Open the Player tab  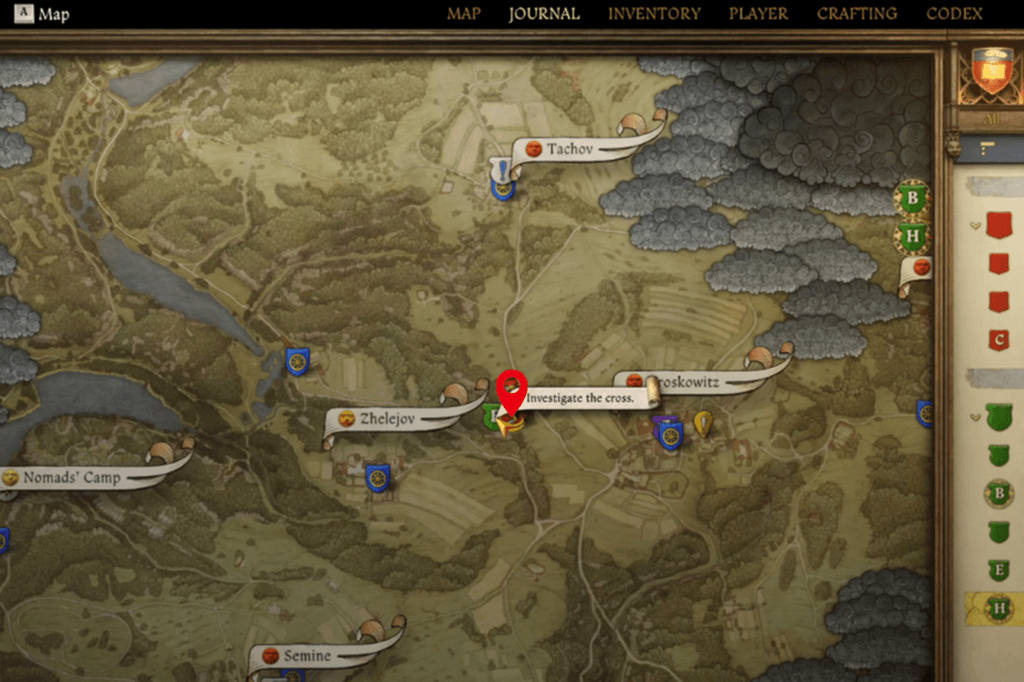point(758,14)
